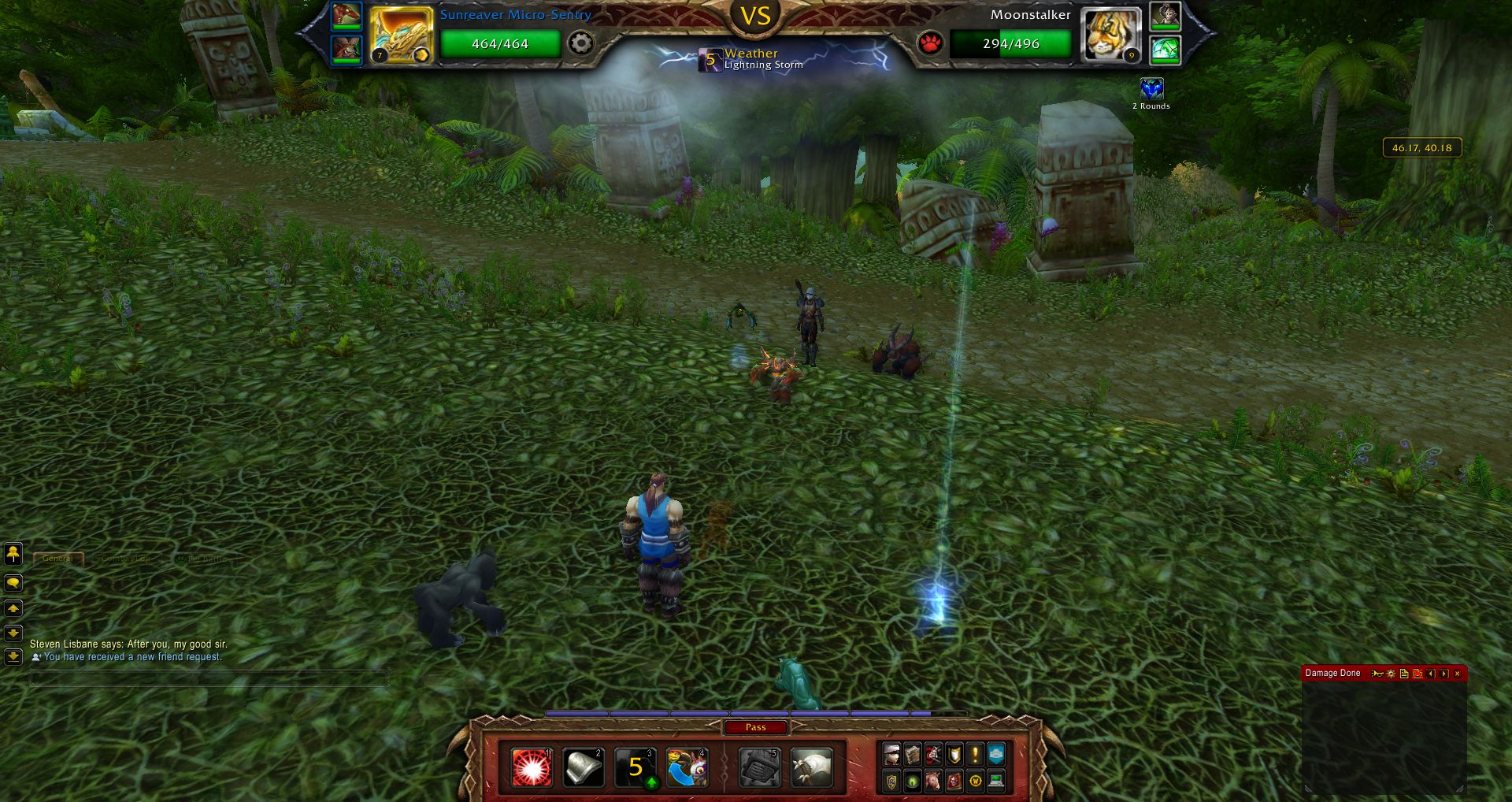
Task: Open the computer-icon game menu button
Action: point(996,782)
